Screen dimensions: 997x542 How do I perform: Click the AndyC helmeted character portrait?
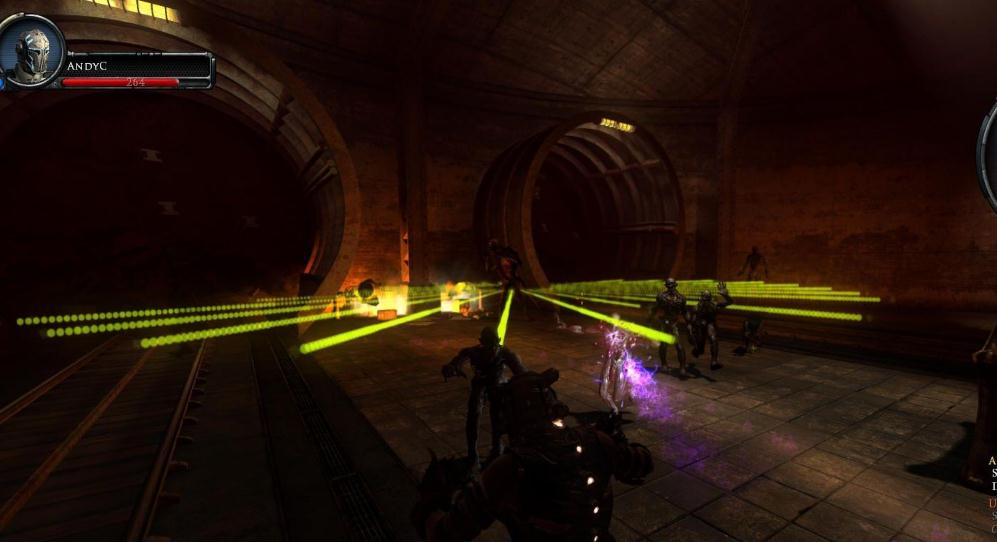31,50
